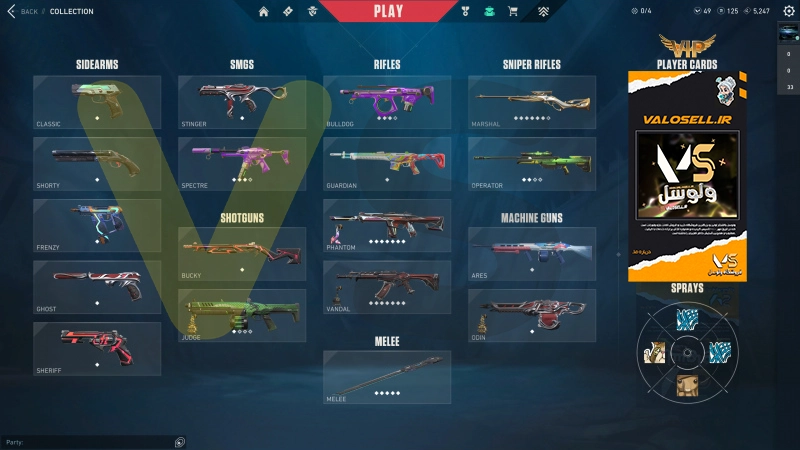This screenshot has height=450, width=800.
Task: Select the Classic sidearm slot
Action: [97, 102]
